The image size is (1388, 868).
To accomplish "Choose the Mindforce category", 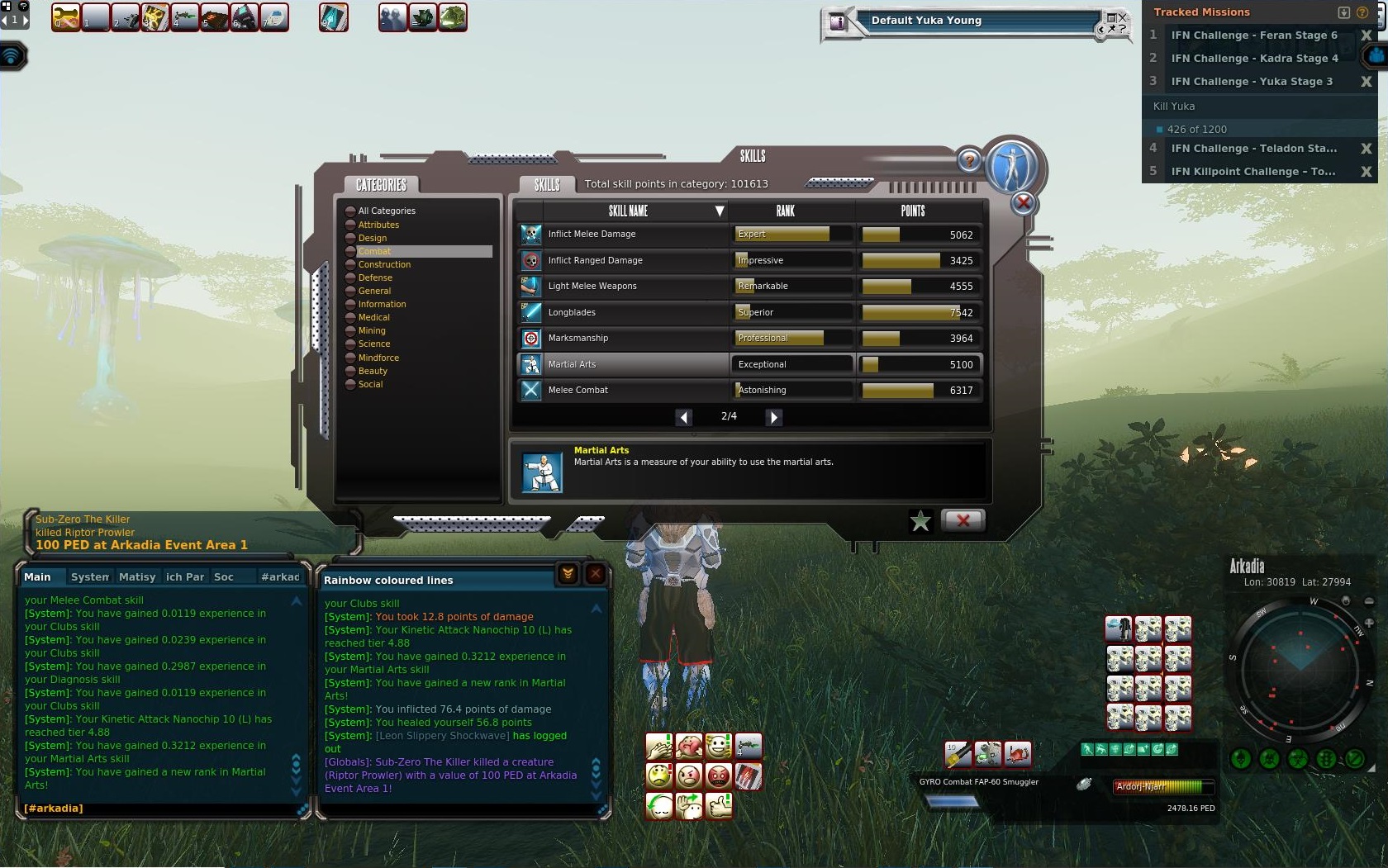I will 378,358.
